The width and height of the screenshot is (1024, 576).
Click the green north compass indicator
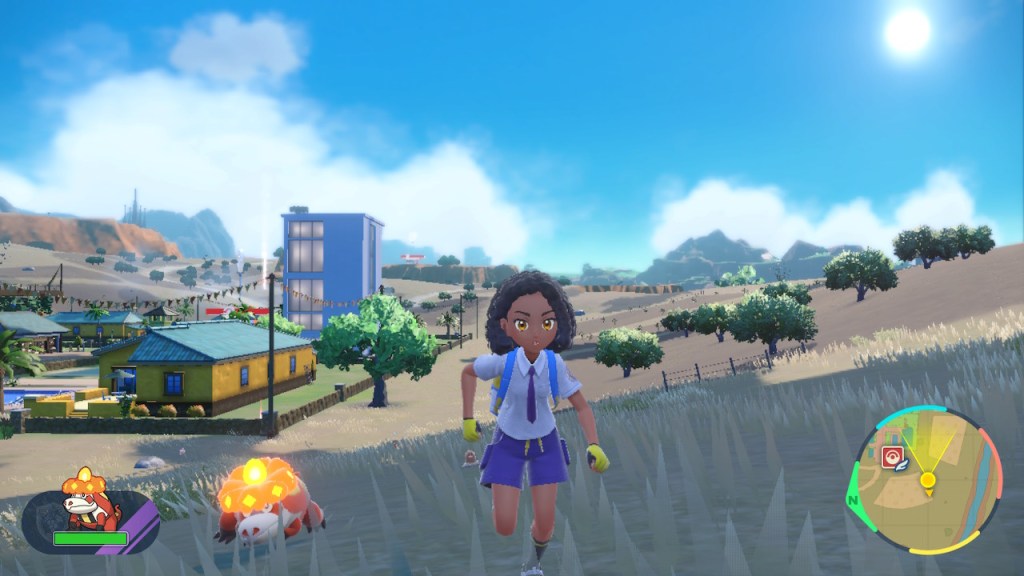(x=854, y=499)
